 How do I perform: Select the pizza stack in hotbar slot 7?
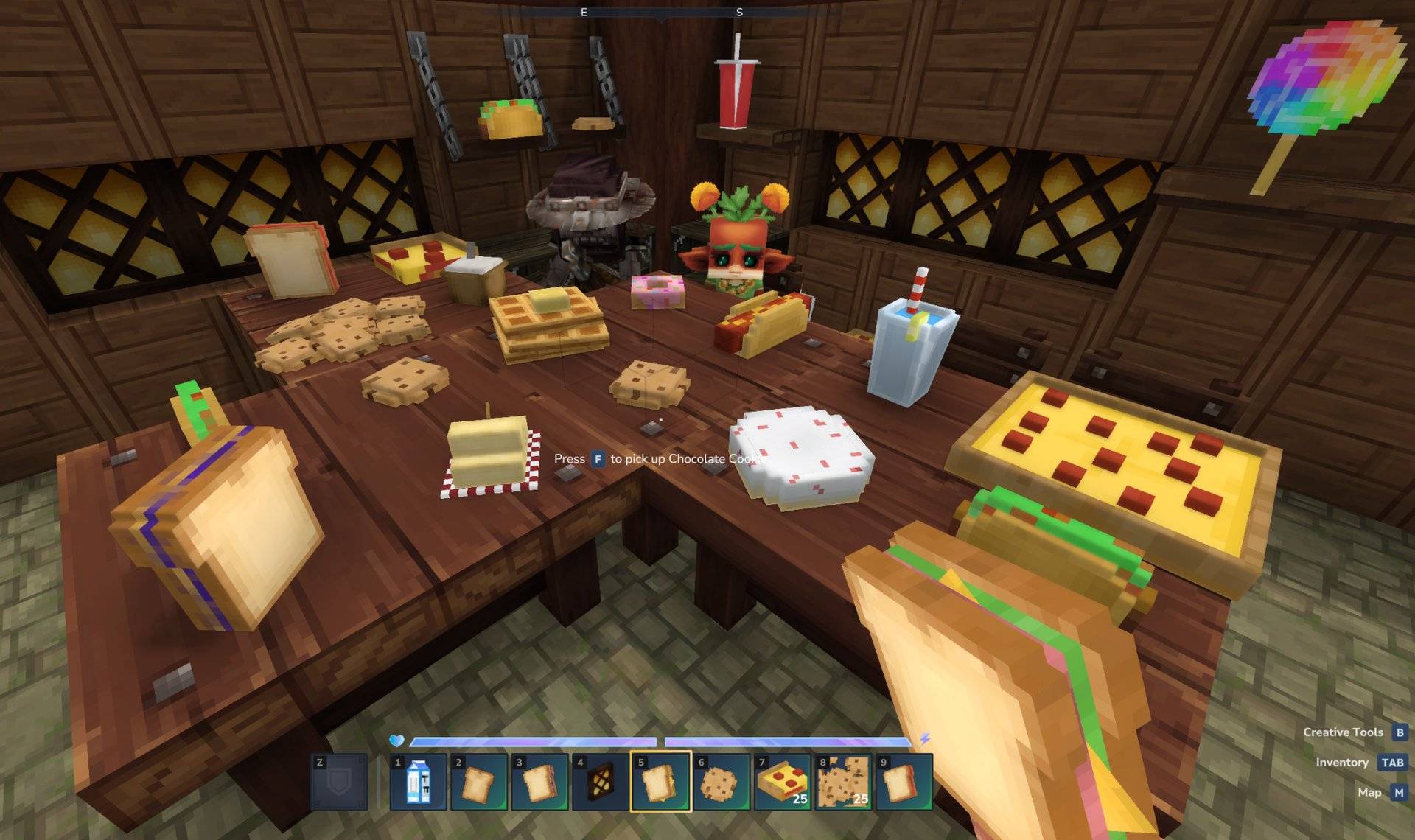782,782
